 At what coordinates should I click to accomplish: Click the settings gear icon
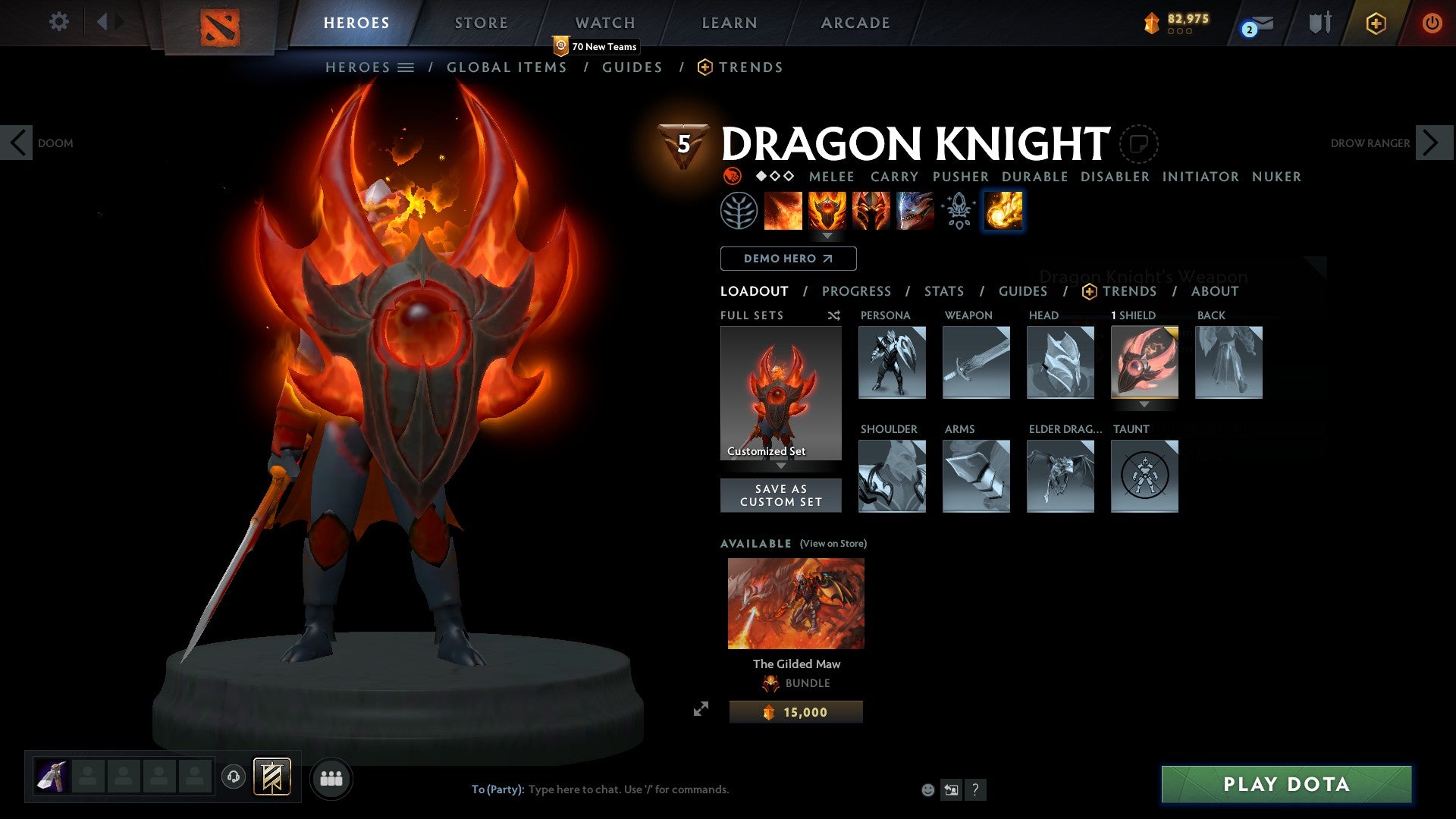coord(58,22)
